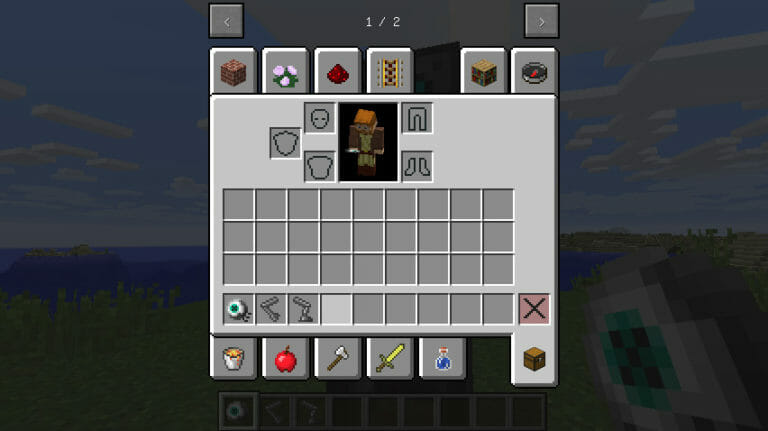Switch to the potion Brewing tab
Image resolution: width=768 pixels, height=431 pixels.
tap(440, 357)
